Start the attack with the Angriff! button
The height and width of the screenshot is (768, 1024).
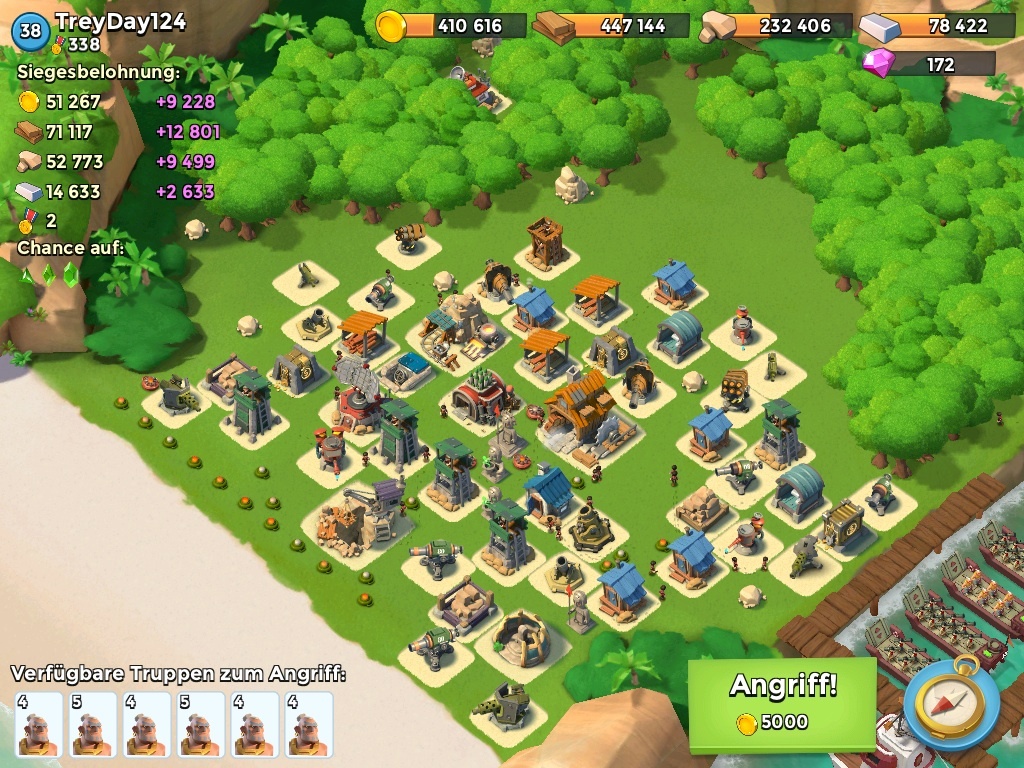[x=782, y=701]
